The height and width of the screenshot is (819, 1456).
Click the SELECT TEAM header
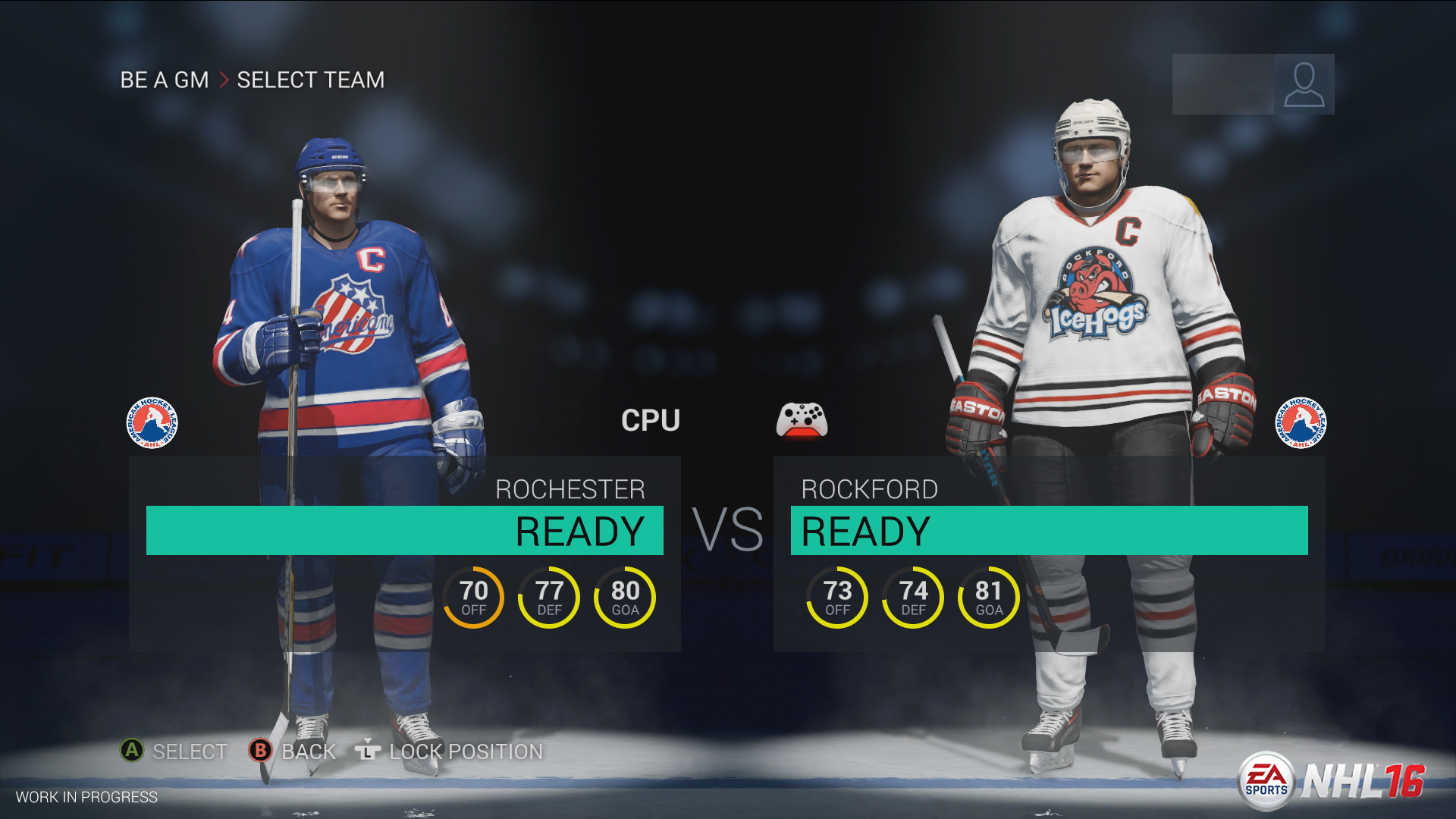coord(311,80)
